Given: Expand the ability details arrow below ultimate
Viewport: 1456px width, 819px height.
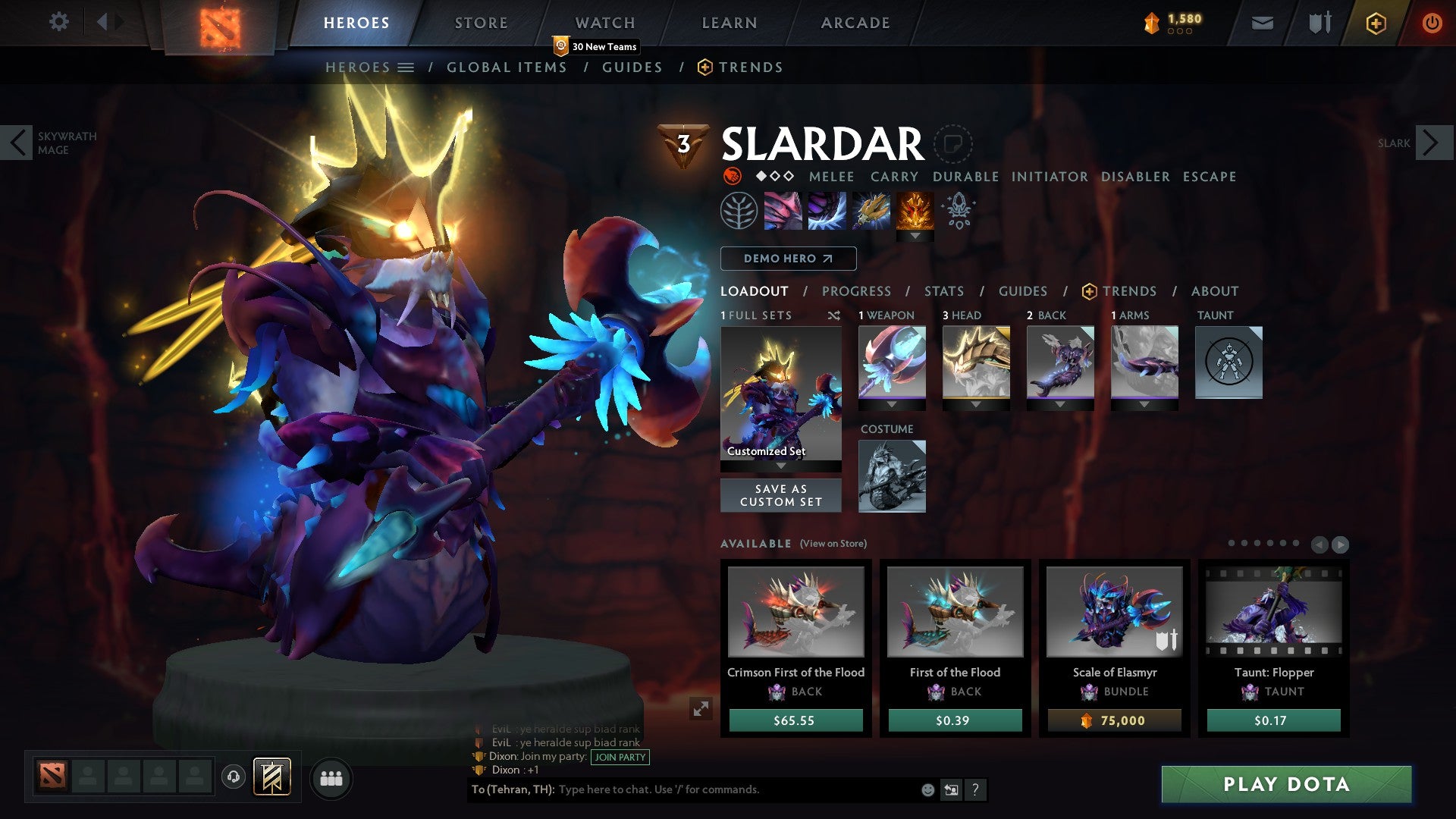Looking at the screenshot, I should click(917, 237).
